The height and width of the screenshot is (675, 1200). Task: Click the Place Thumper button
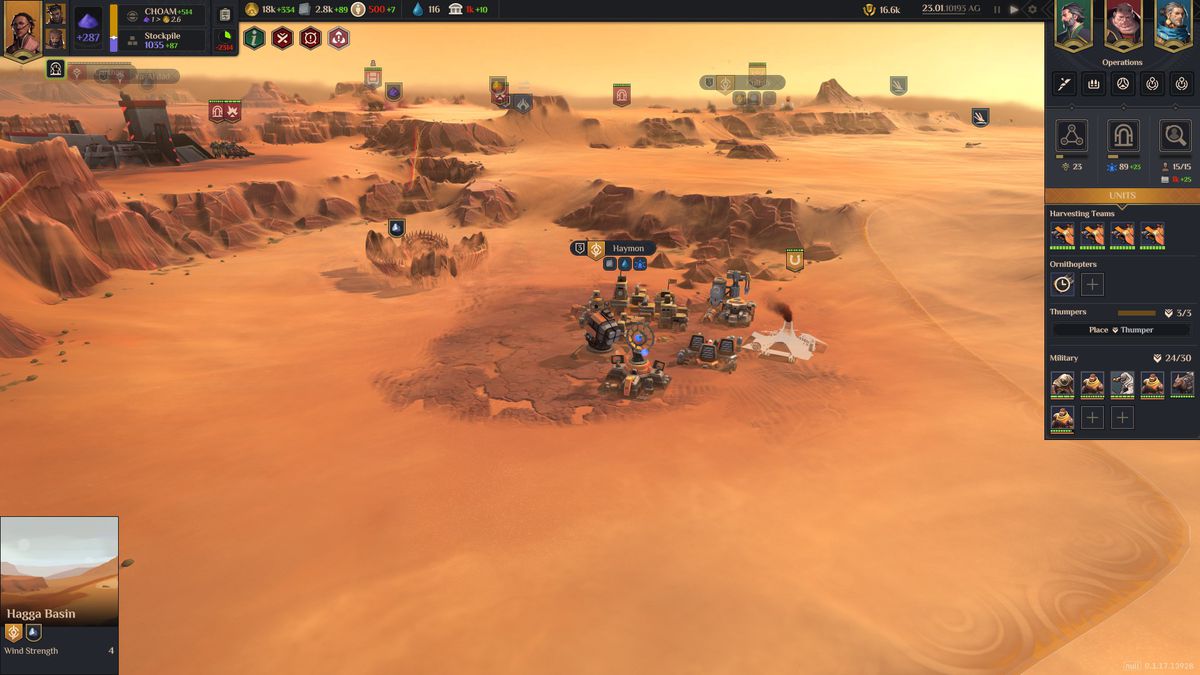tap(1120, 330)
